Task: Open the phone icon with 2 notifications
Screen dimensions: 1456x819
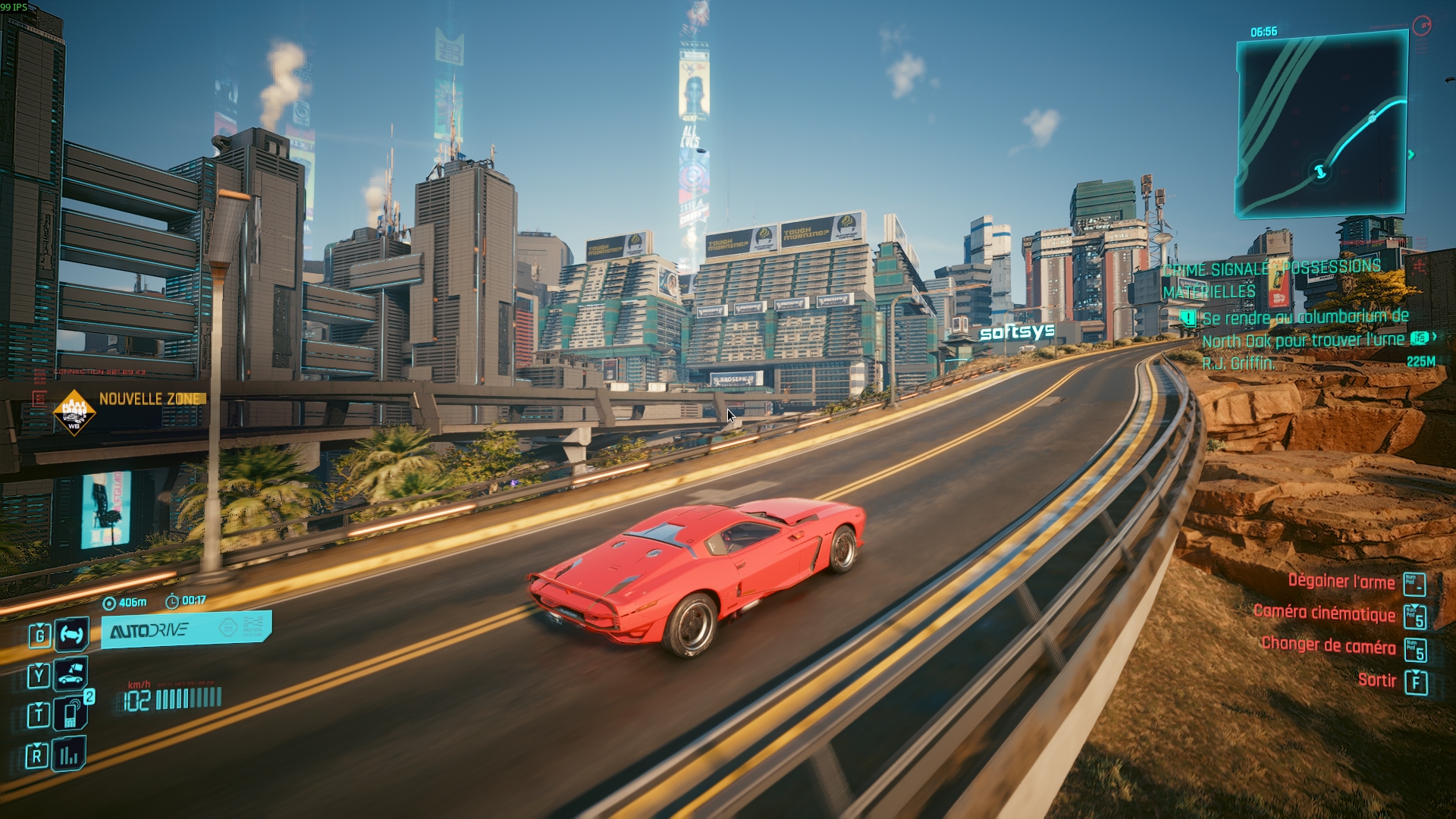Action: (x=71, y=714)
